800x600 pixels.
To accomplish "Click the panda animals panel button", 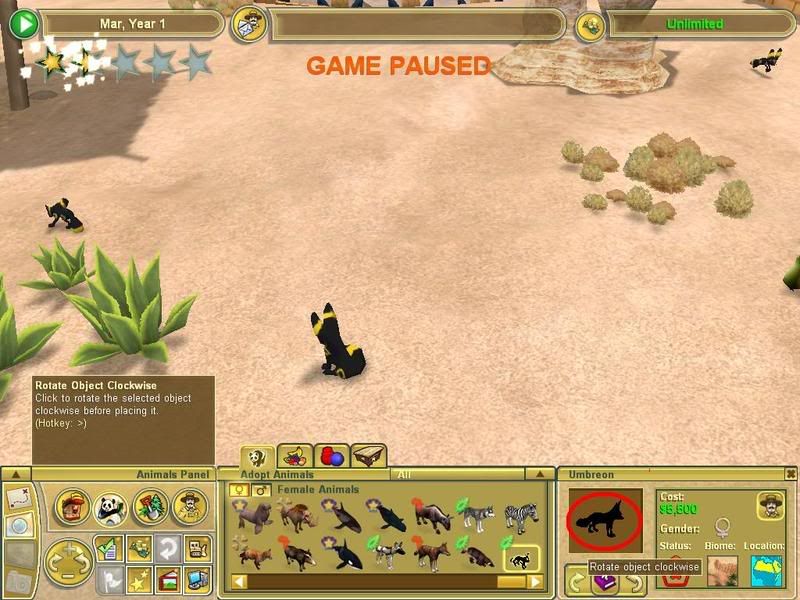I will (x=110, y=508).
